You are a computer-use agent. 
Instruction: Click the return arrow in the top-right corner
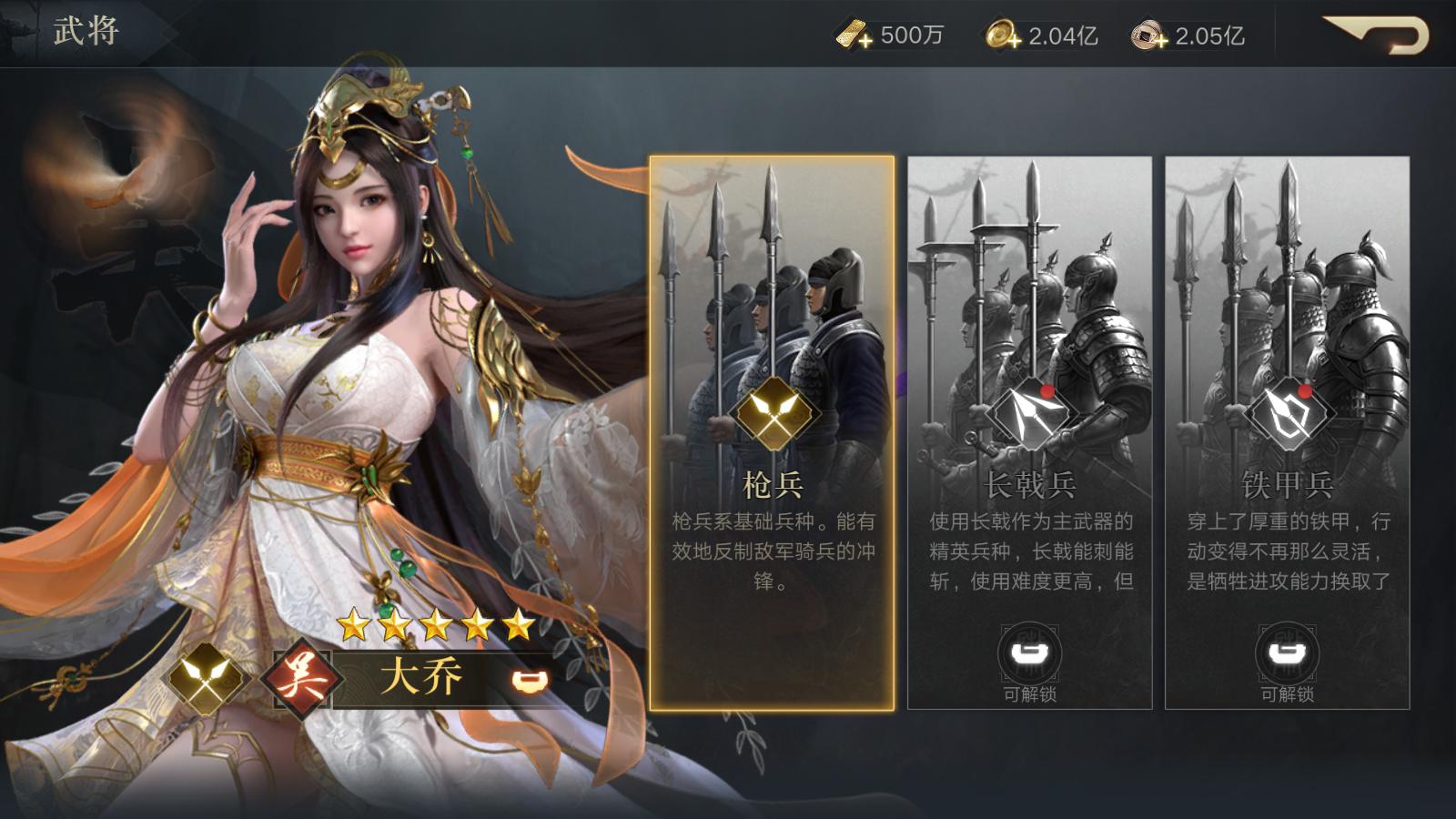(1372, 34)
